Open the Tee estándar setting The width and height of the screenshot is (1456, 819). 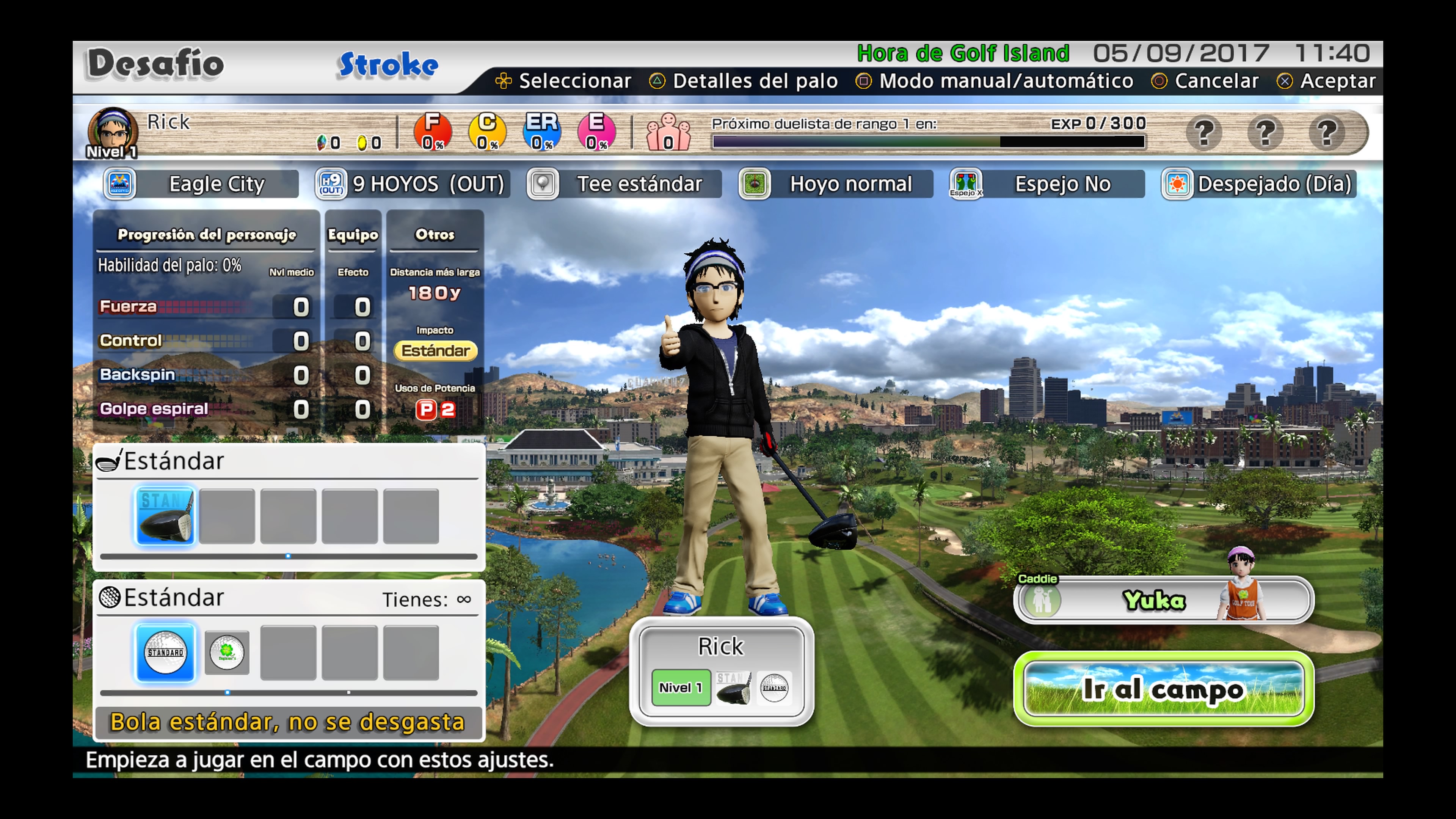(624, 184)
